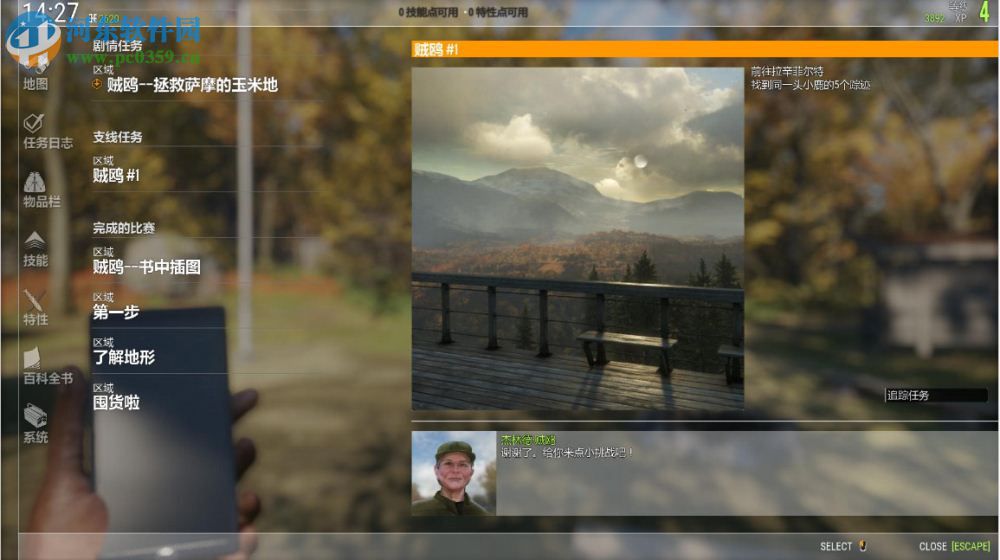This screenshot has height=560, width=1000.
Task: Open completed mission 围货啦
Action: pyautogui.click(x=116, y=402)
